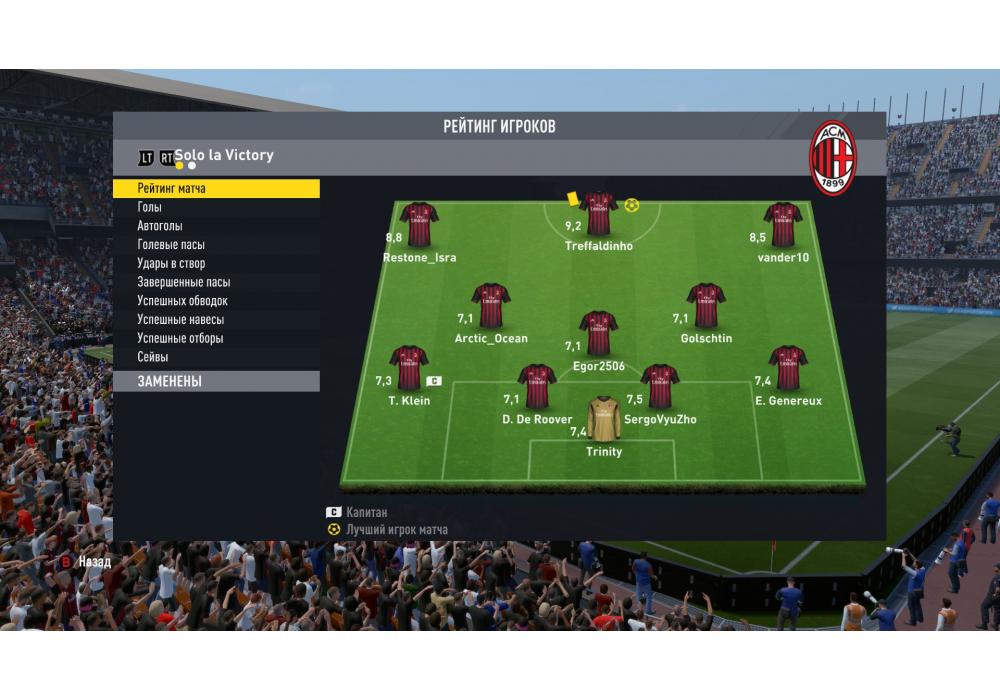Choose midfielder Arctic_Ocean

tap(491, 305)
